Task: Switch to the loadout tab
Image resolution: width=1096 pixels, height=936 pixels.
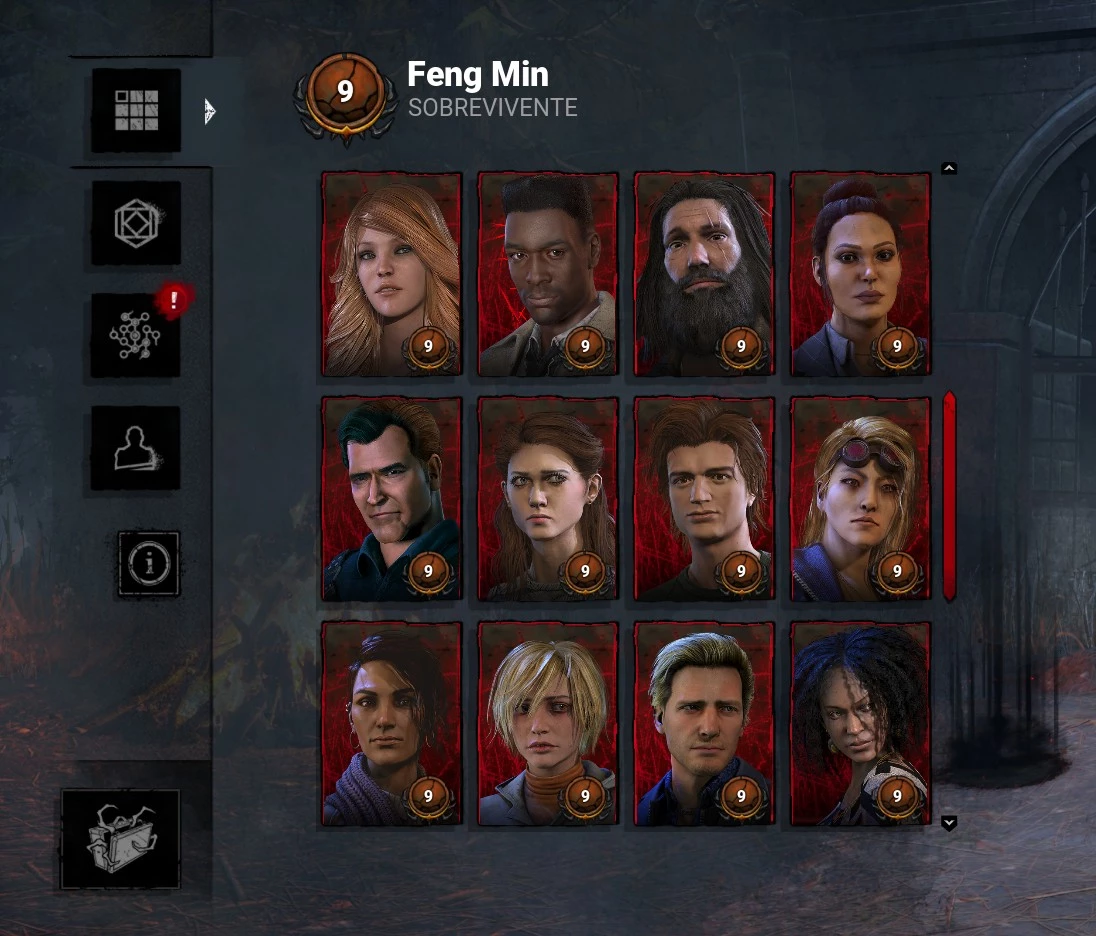Action: point(136,222)
